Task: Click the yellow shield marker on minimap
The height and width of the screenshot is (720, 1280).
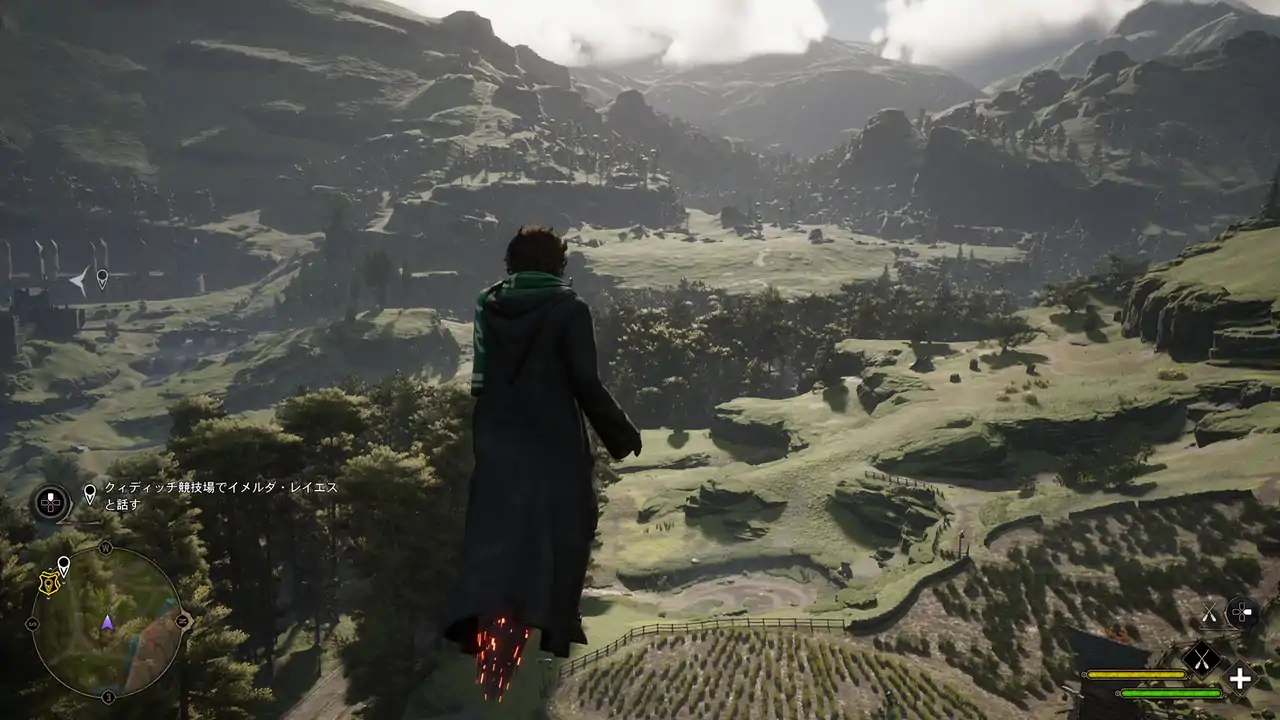Action: (47, 582)
